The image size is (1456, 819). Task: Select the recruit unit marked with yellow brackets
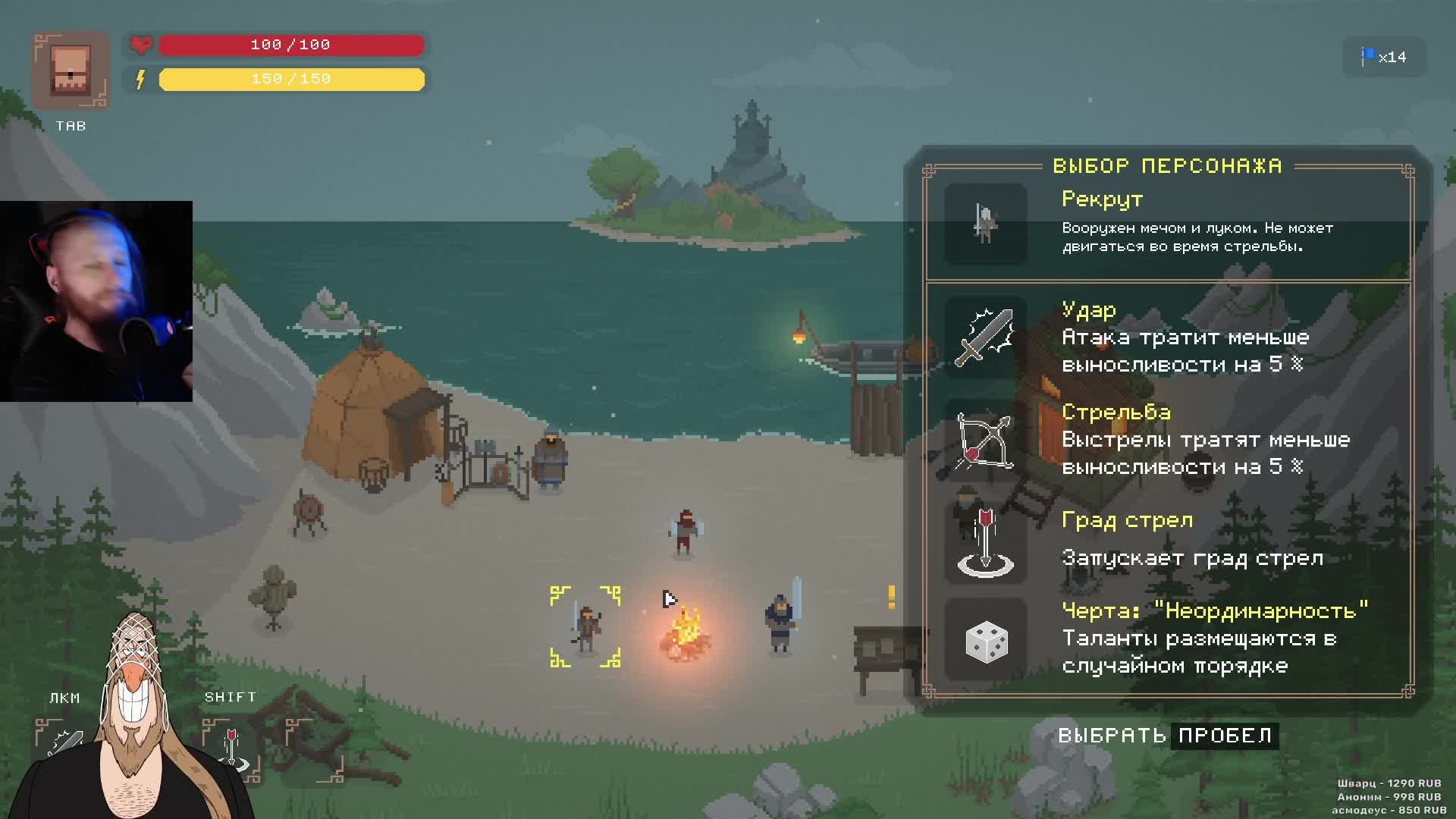(x=585, y=626)
